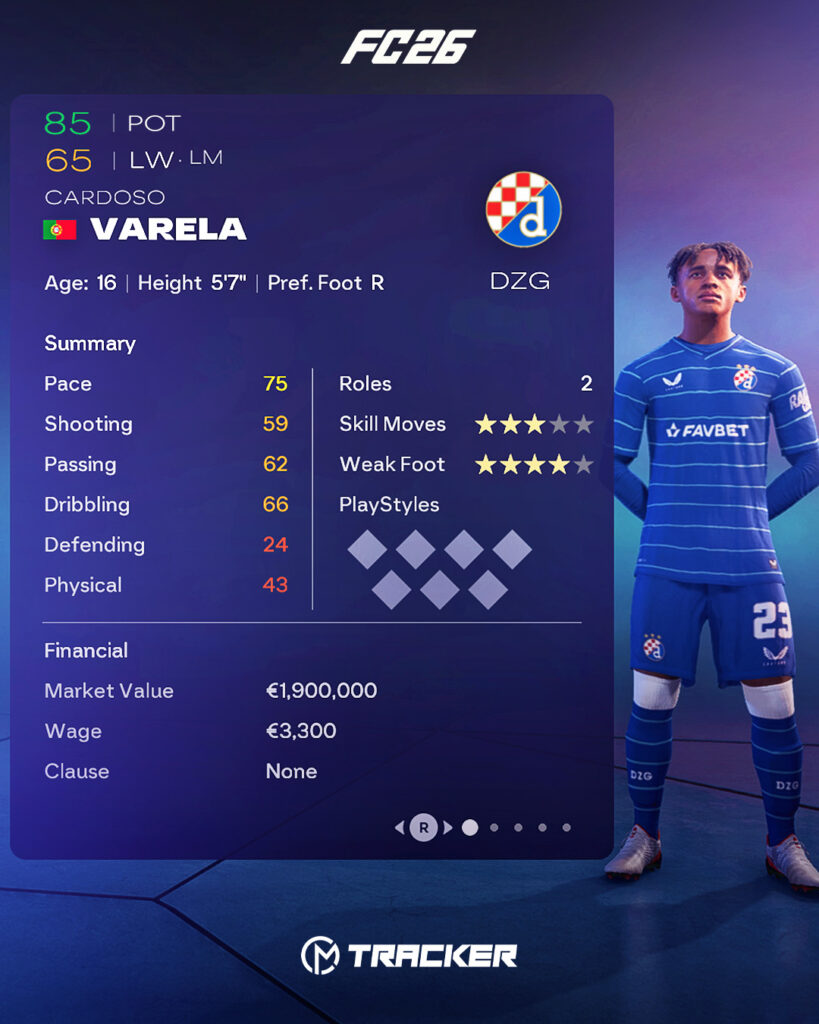
Task: Select the highlighted first page dot
Action: (x=470, y=828)
